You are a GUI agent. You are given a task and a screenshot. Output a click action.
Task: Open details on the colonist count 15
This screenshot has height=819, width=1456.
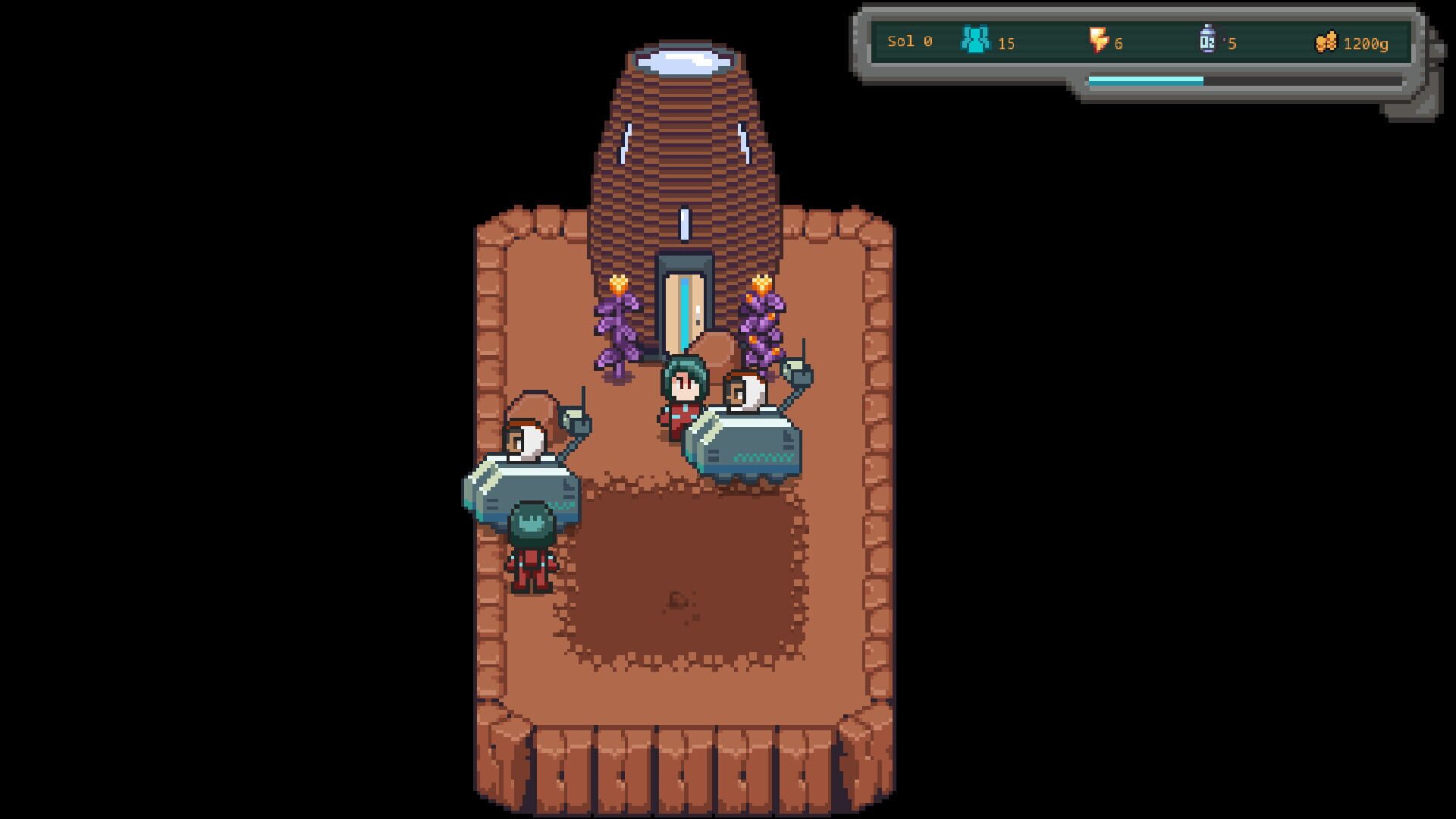coord(1005,44)
